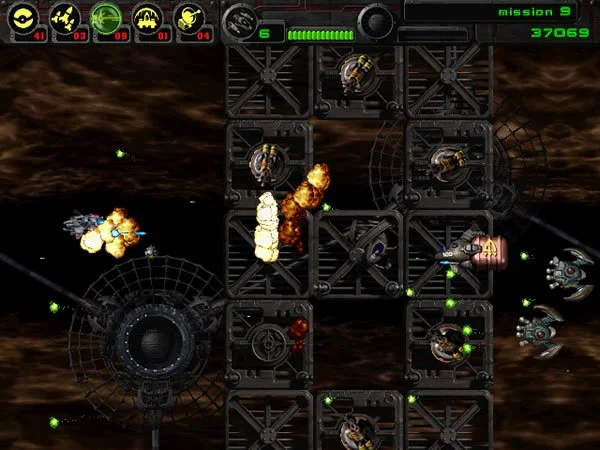Pick the satellite dish weapon icon
The image size is (600, 450).
pyautogui.click(x=189, y=17)
